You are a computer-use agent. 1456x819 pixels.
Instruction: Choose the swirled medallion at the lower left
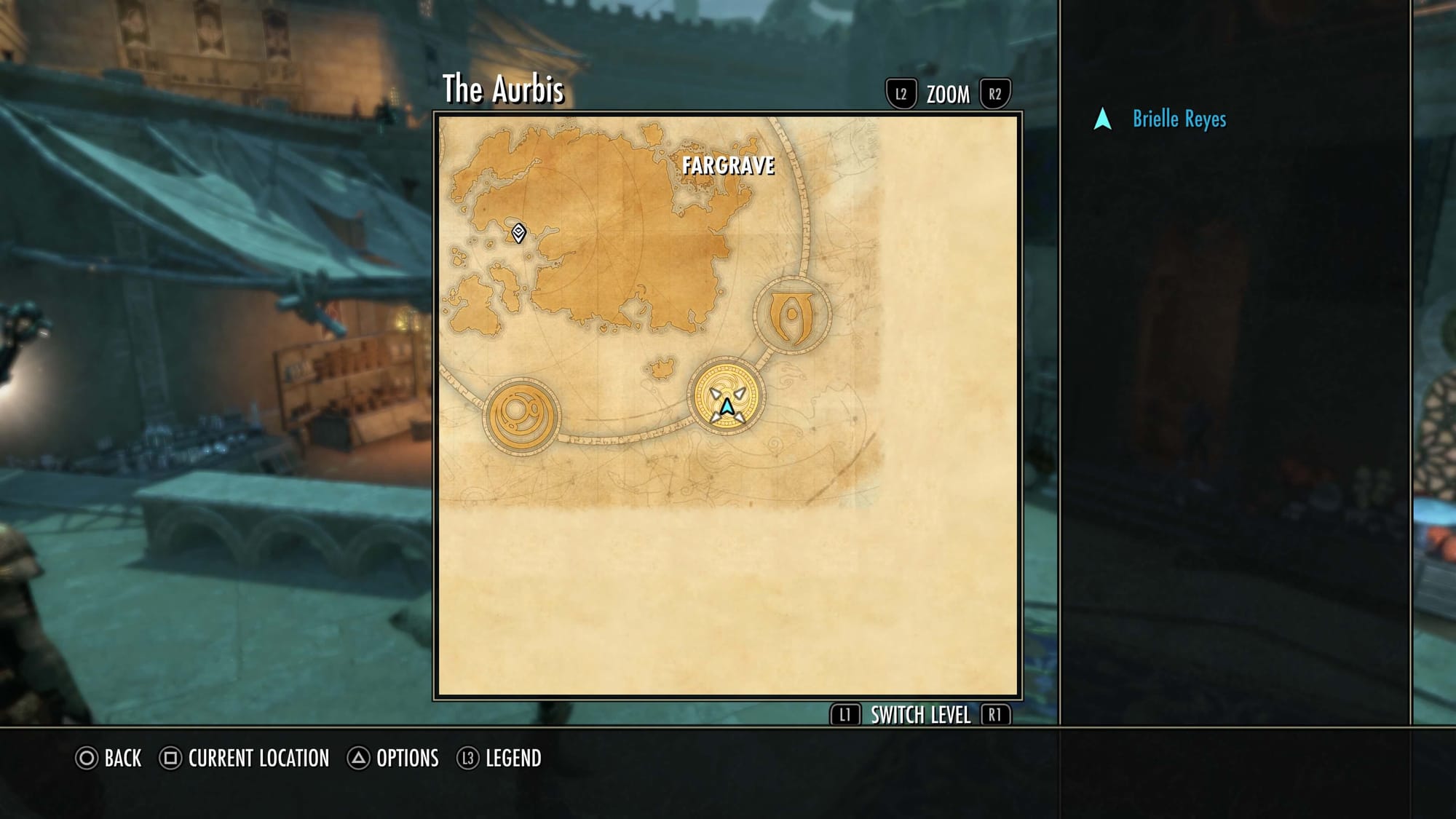(522, 416)
